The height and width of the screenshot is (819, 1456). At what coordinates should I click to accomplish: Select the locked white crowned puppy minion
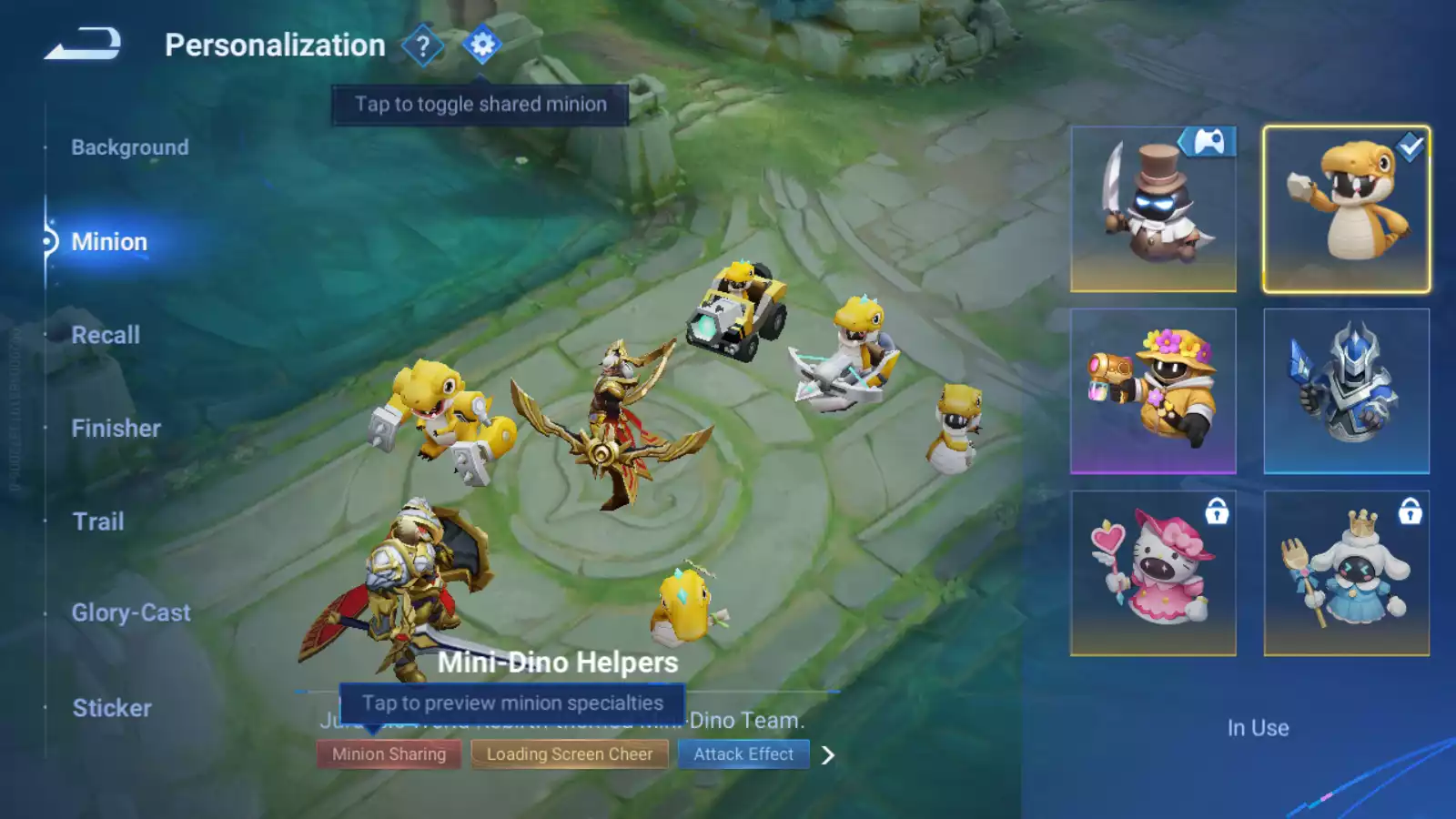click(1346, 573)
